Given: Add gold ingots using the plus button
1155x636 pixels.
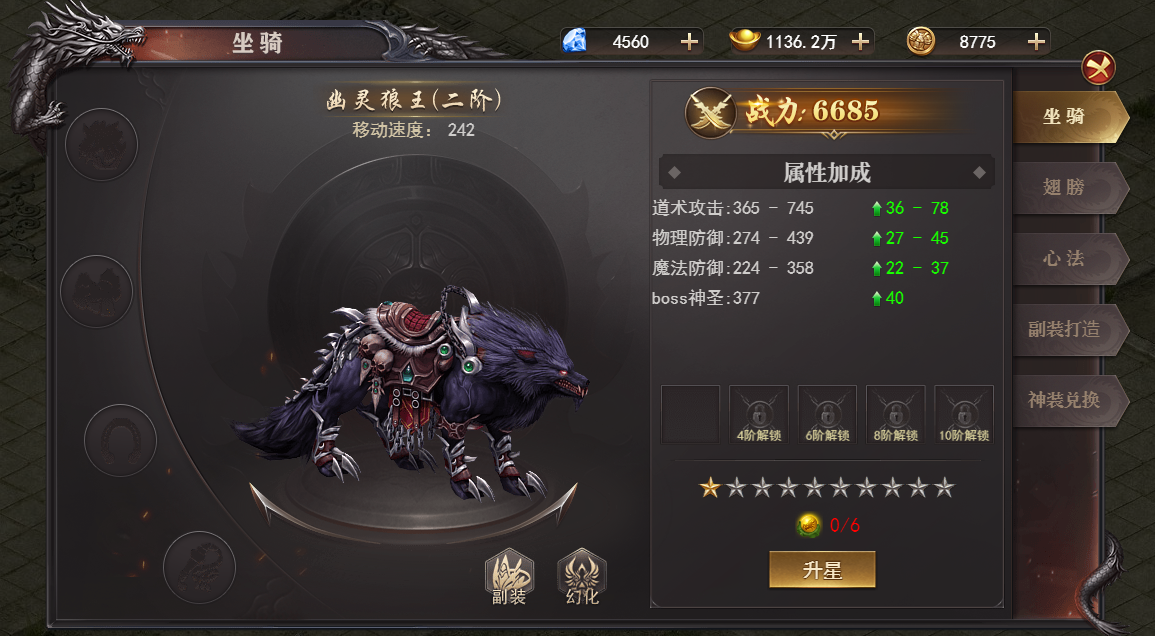Looking at the screenshot, I should point(860,41).
